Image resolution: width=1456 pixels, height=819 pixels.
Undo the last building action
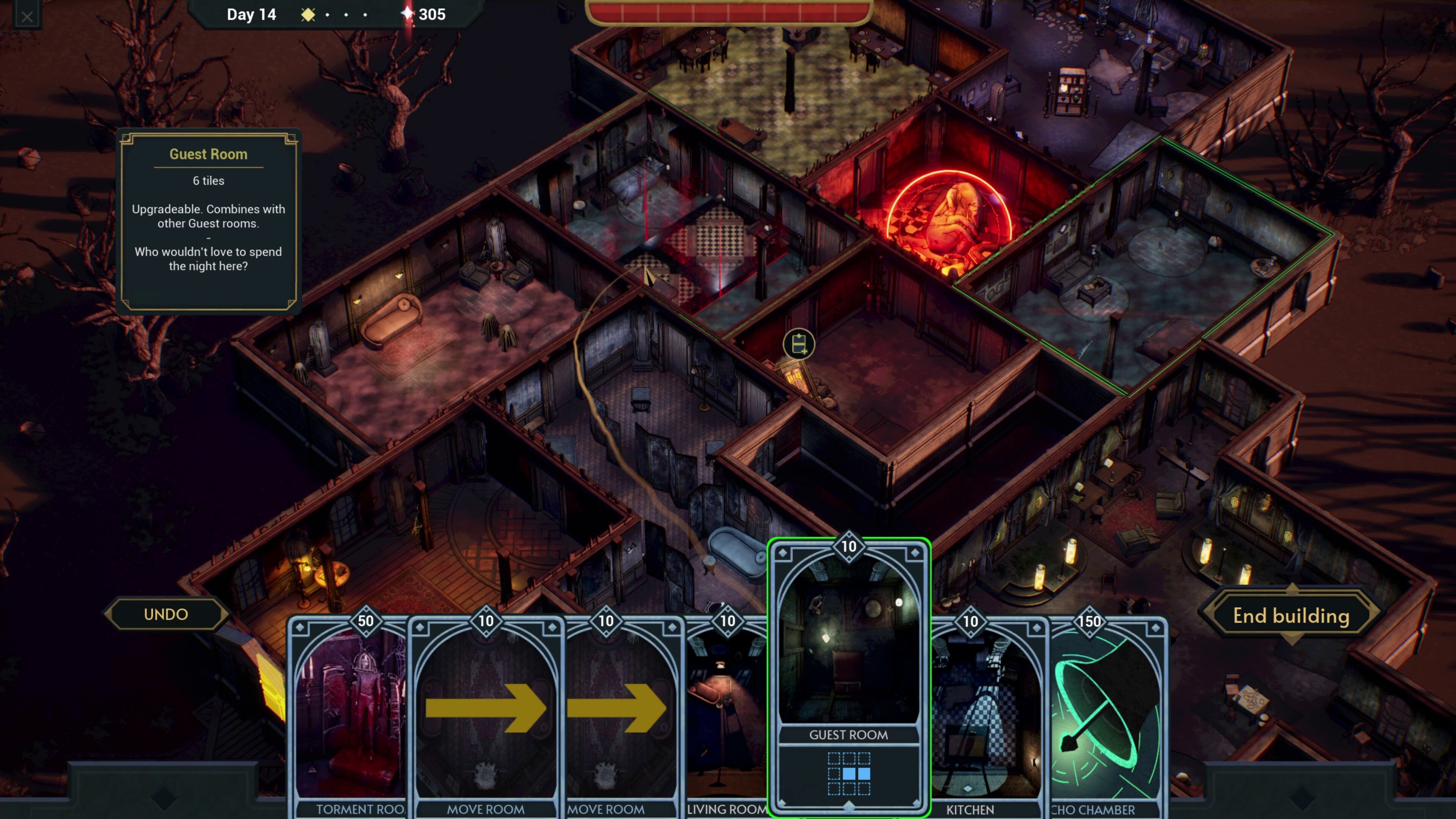click(166, 614)
